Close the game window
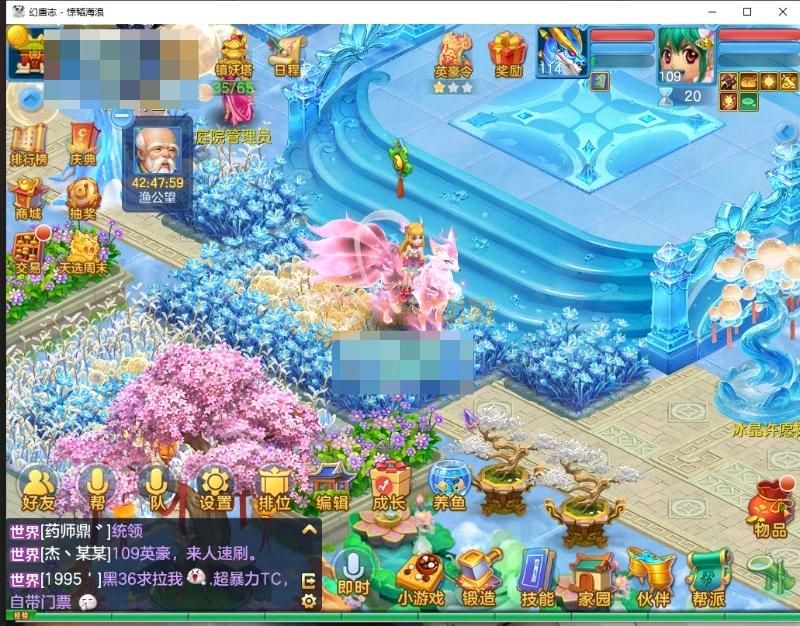 tap(779, 11)
